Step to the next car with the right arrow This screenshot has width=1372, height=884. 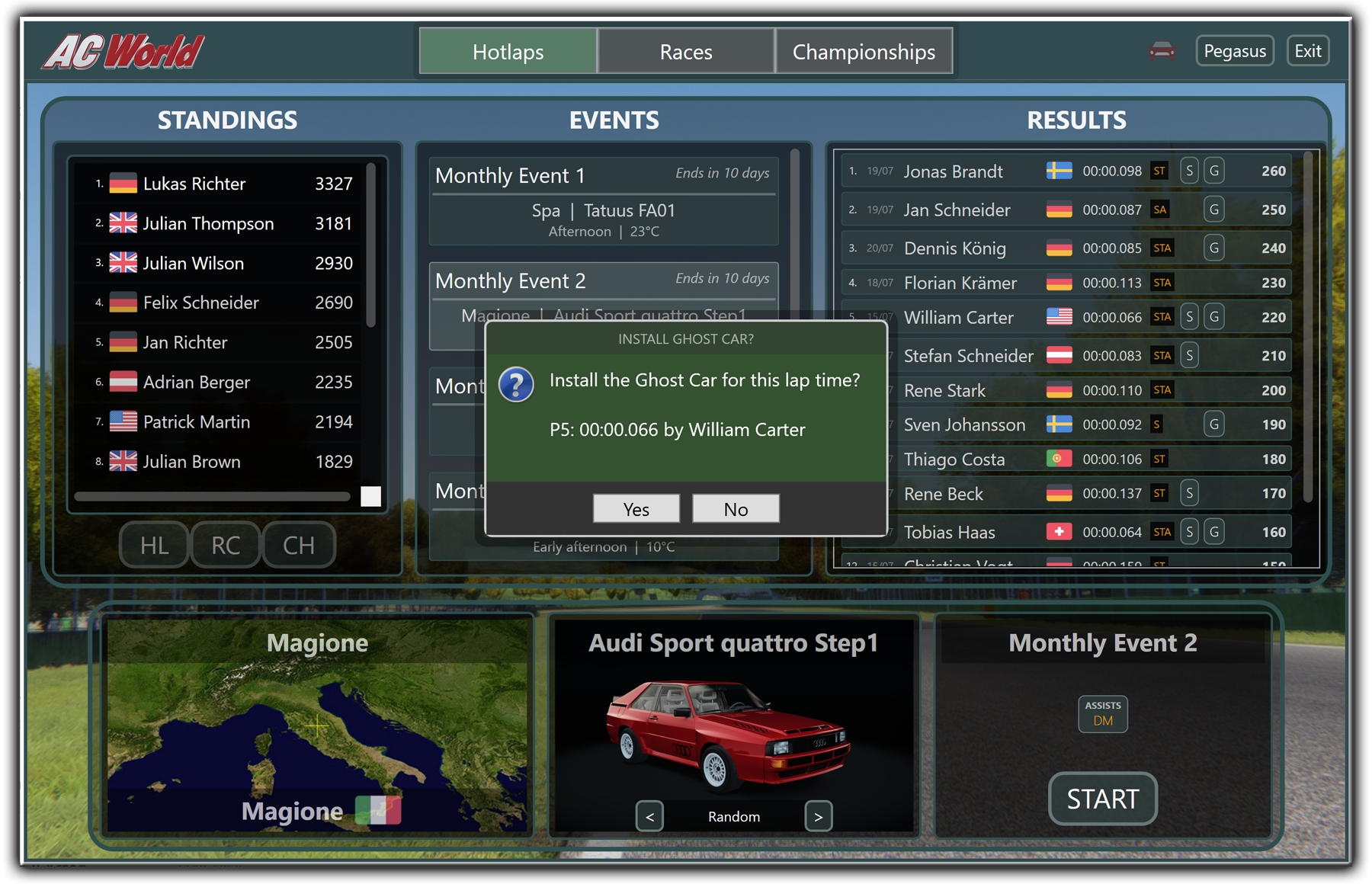tap(818, 816)
